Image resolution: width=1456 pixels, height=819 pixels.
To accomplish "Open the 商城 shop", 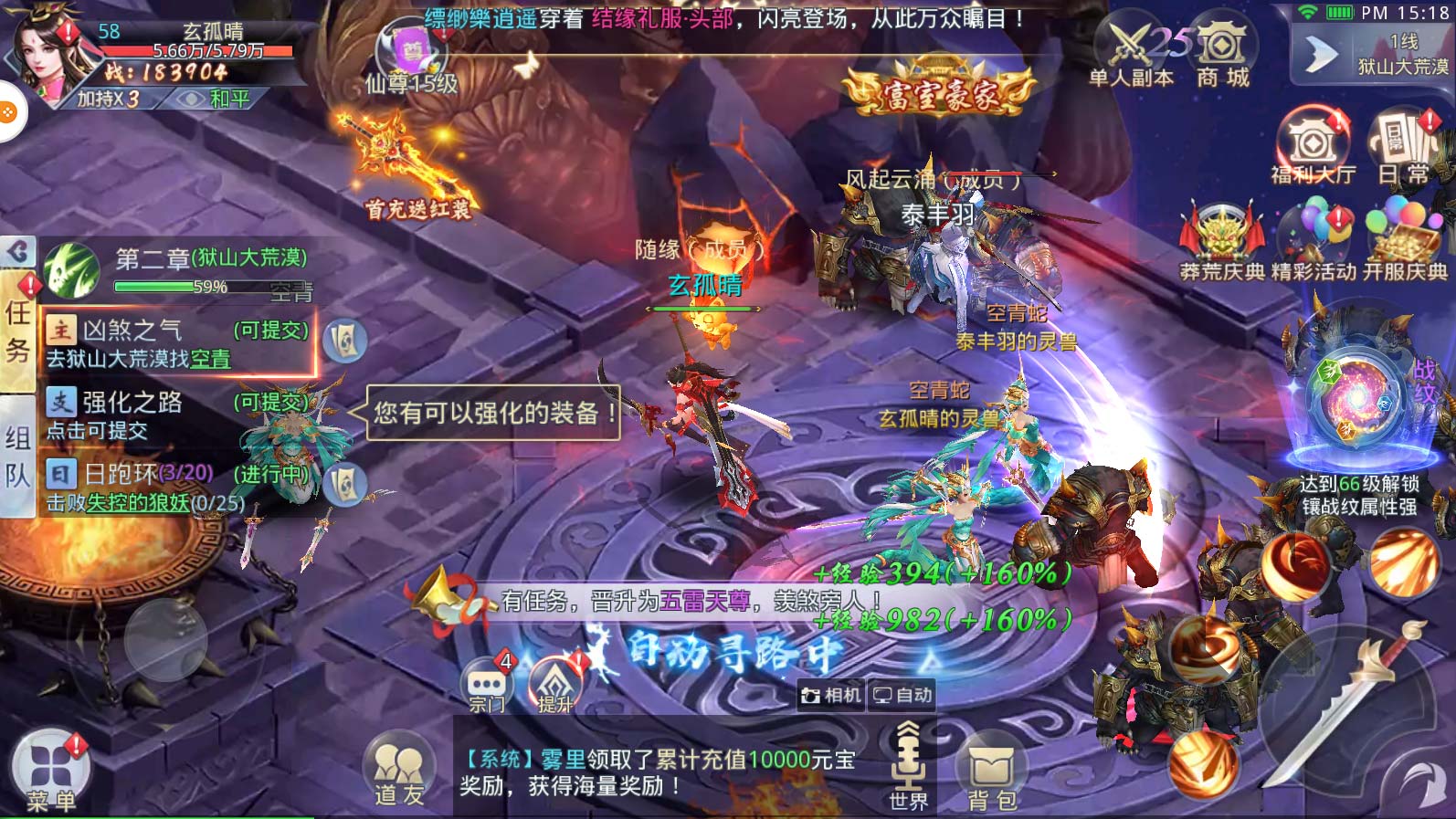I will [x=1222, y=53].
